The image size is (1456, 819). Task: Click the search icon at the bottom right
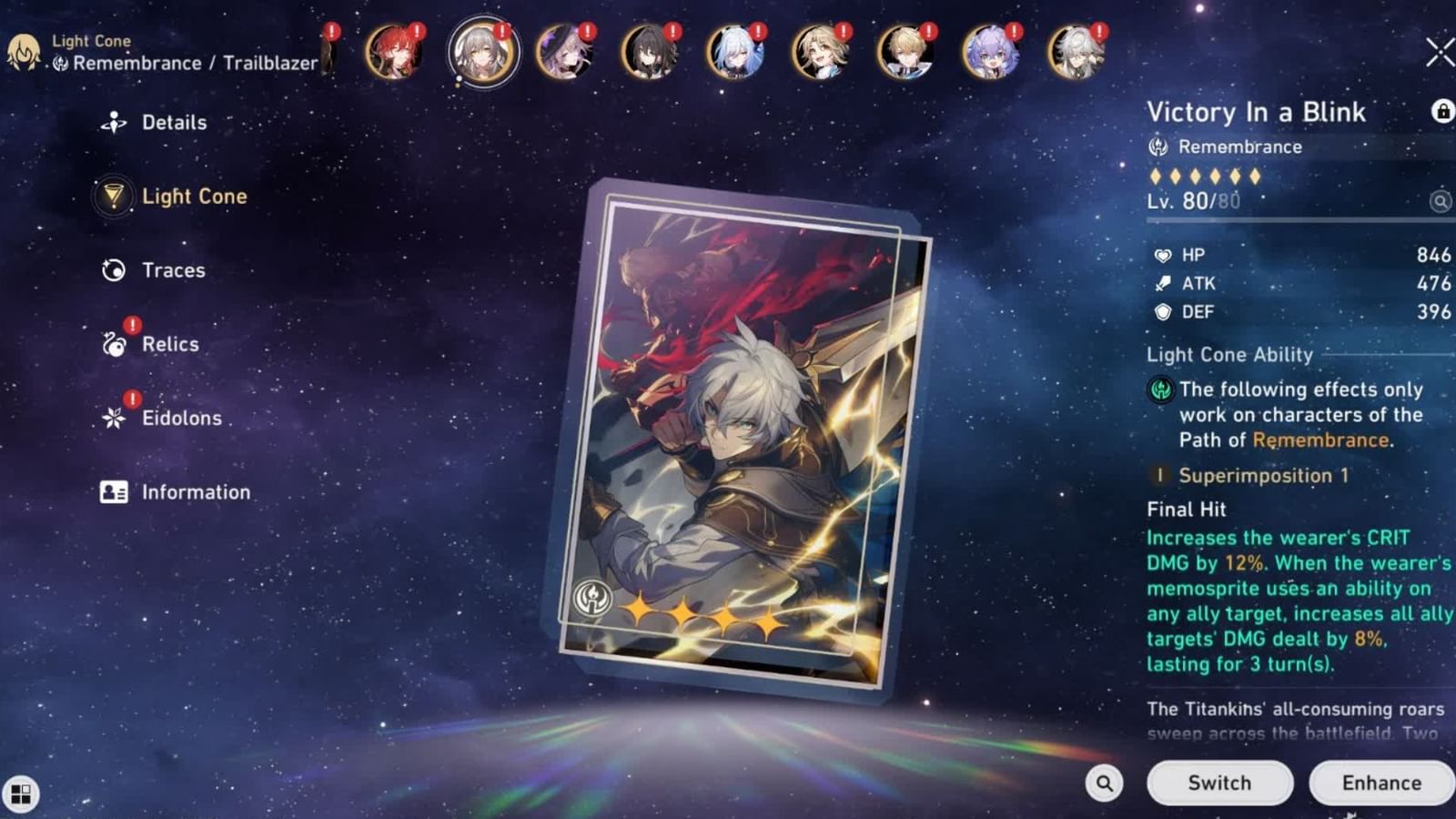click(x=1103, y=783)
